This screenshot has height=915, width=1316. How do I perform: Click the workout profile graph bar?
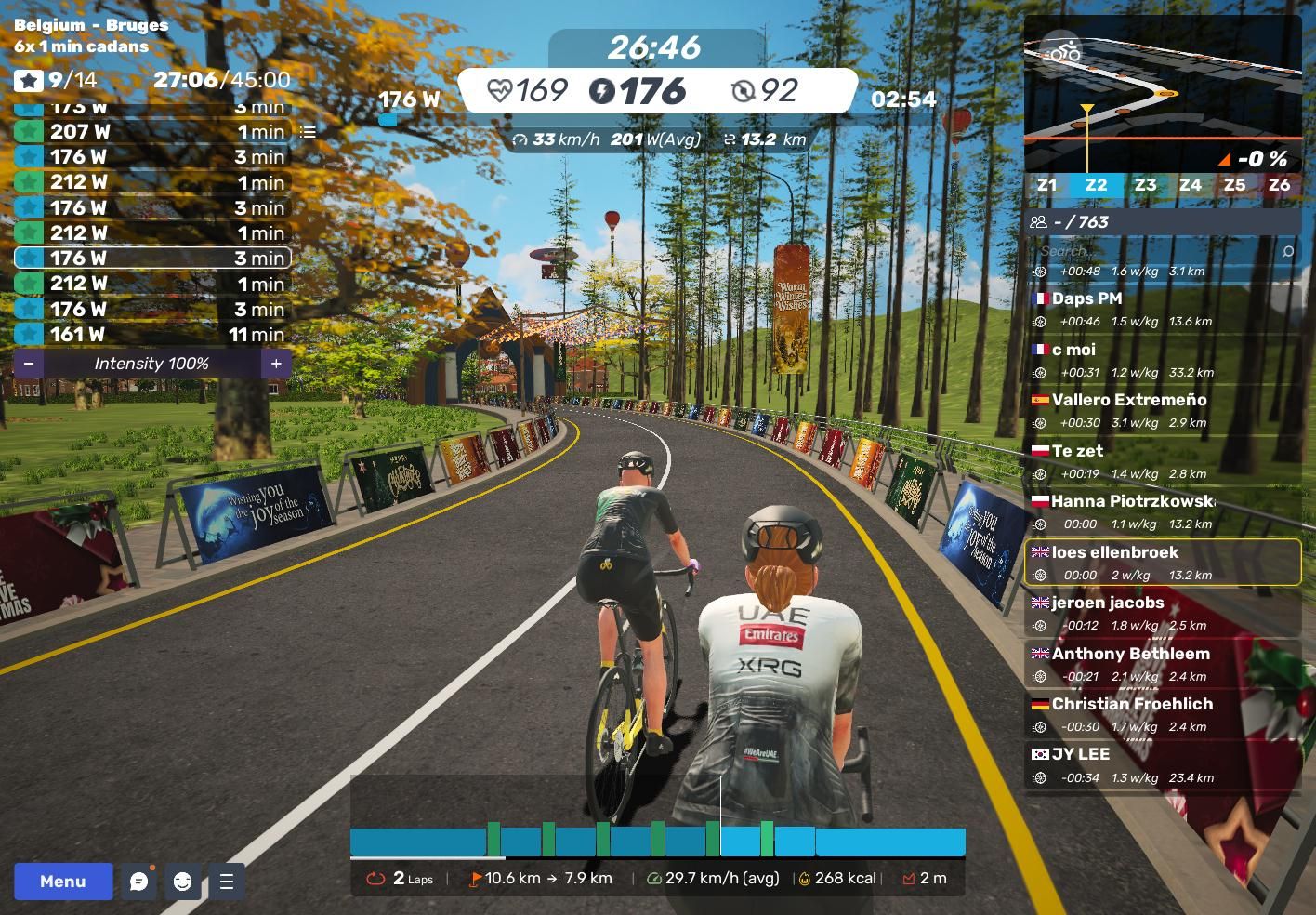coord(657,841)
